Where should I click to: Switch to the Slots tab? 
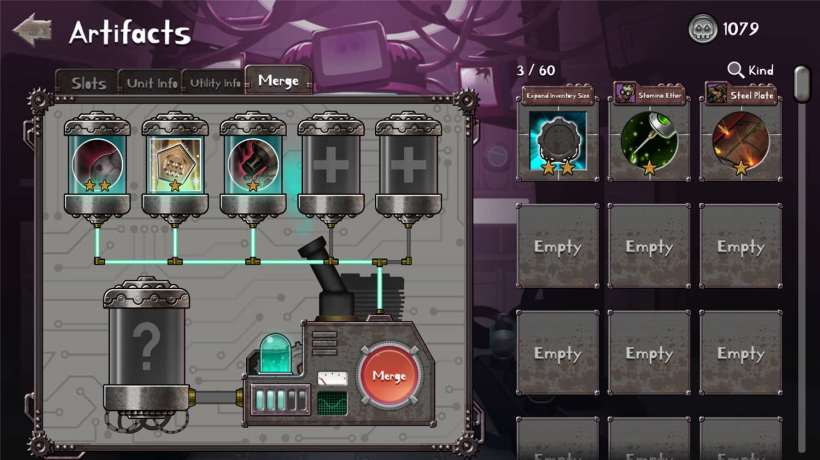[88, 83]
